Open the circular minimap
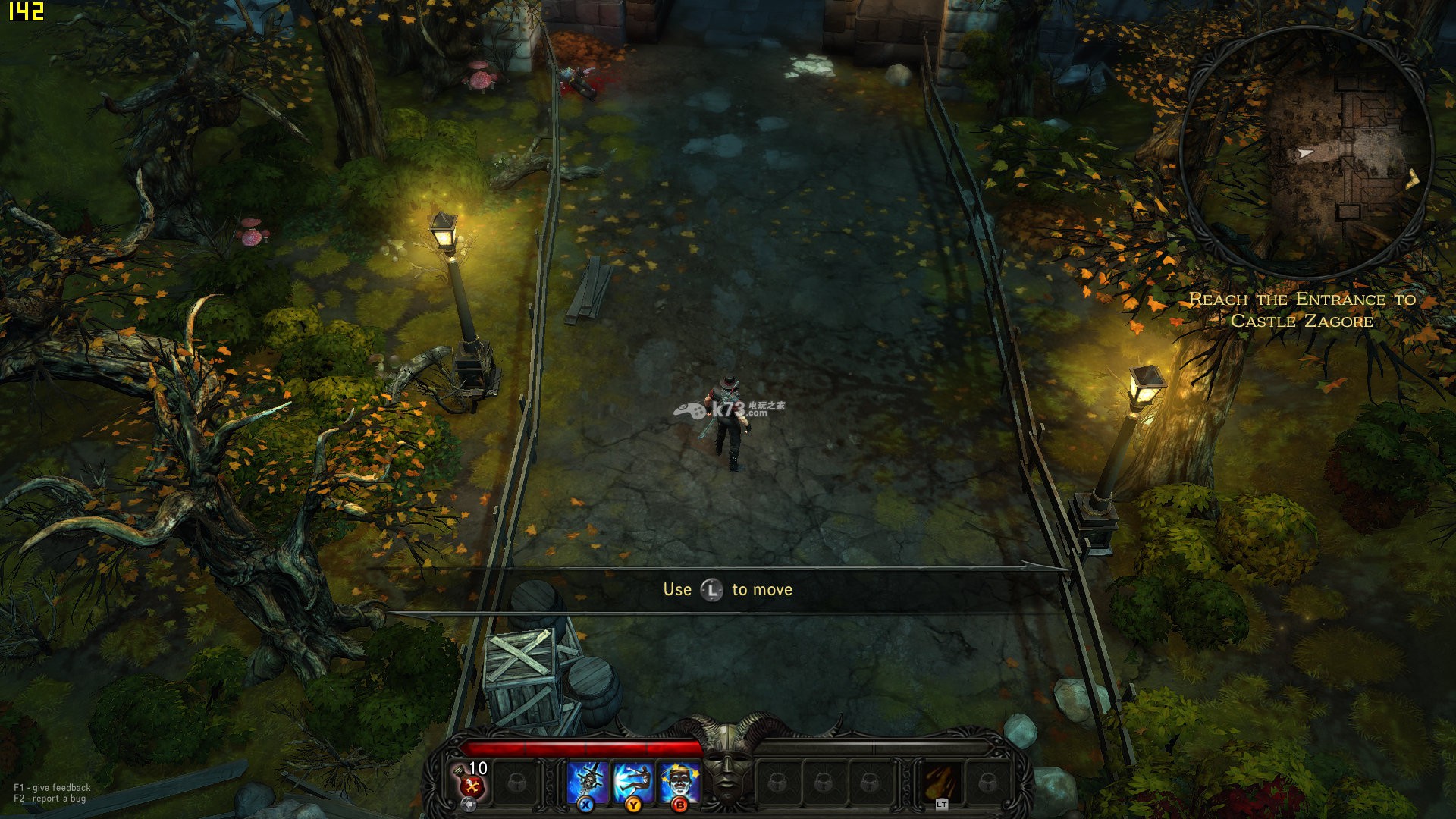 click(x=1306, y=152)
